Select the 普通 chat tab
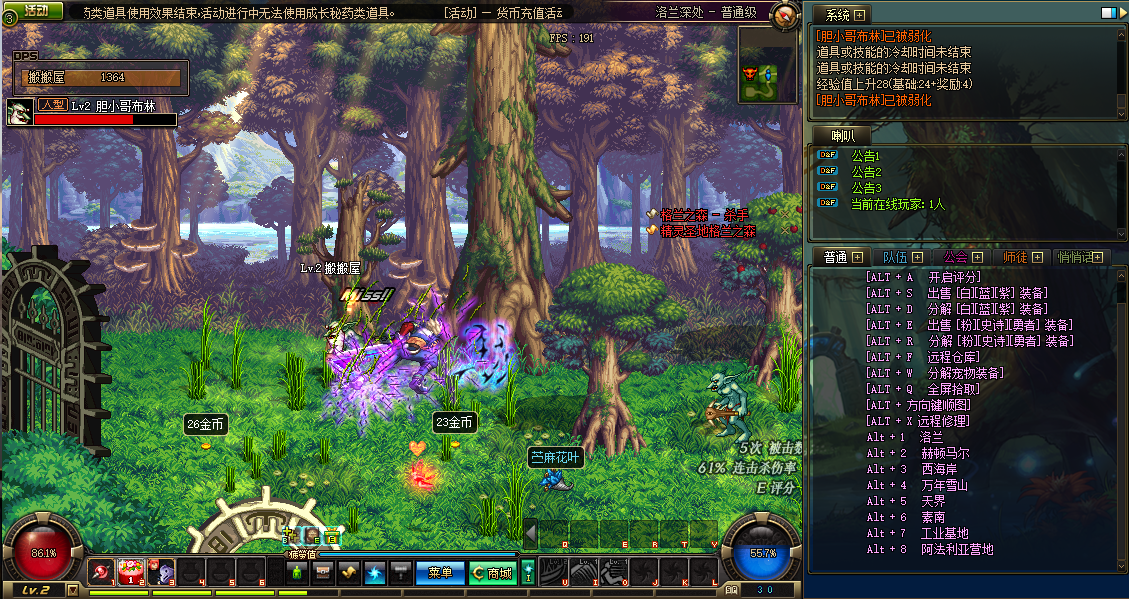 click(x=840, y=257)
